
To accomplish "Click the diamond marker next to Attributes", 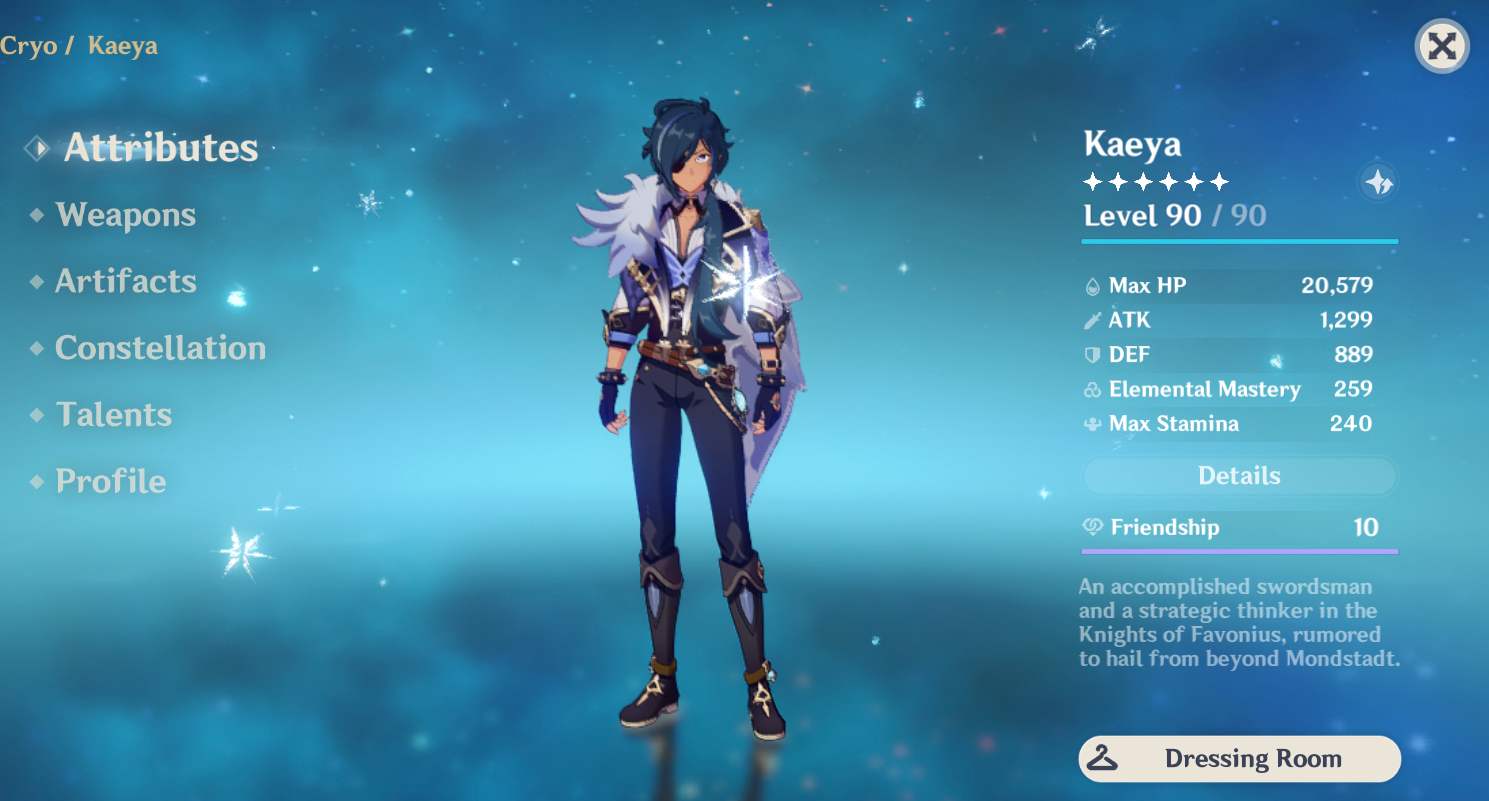I will tap(37, 146).
